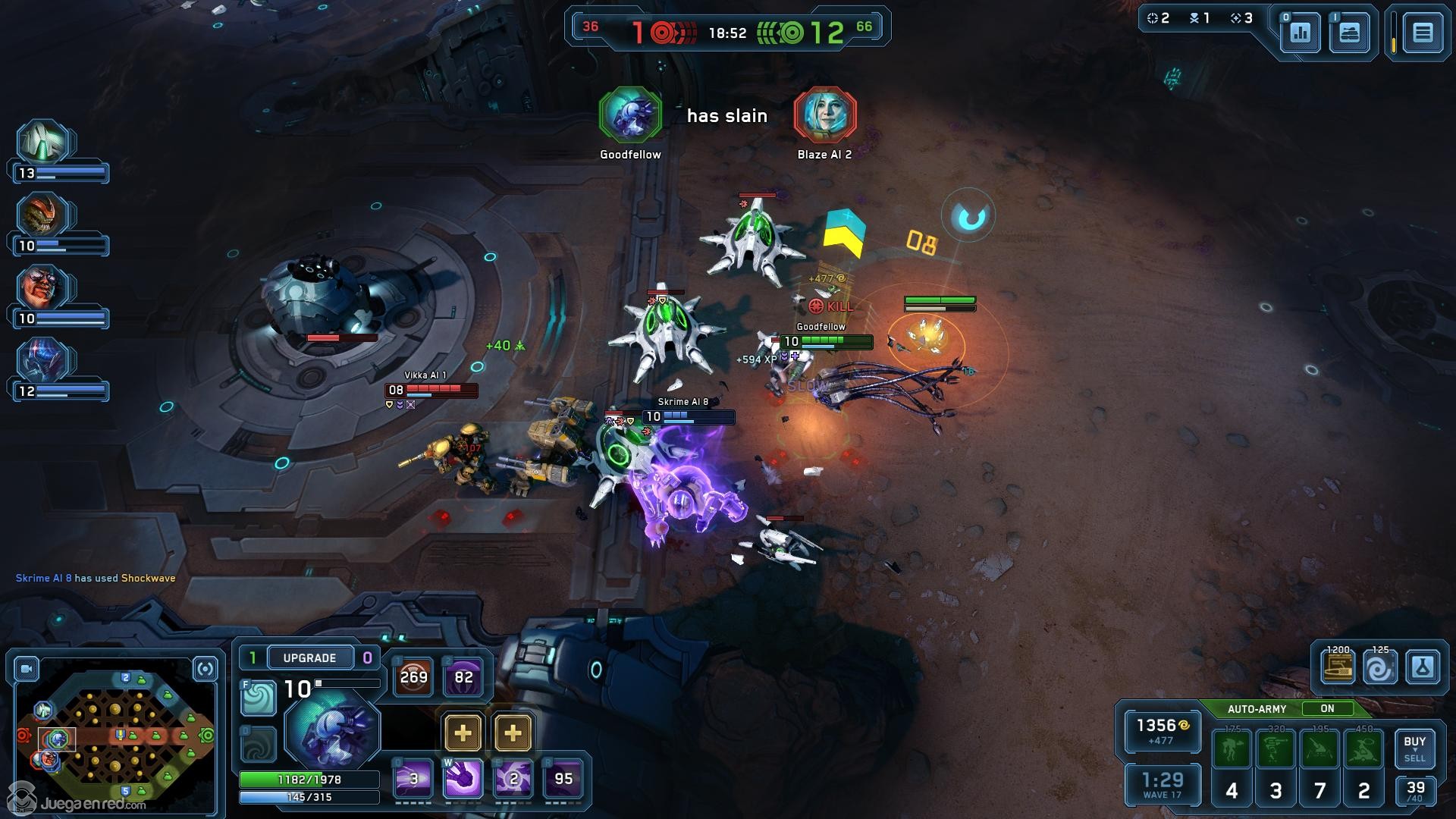Open the tank army panel
The width and height of the screenshot is (1456, 819).
(x=1349, y=33)
